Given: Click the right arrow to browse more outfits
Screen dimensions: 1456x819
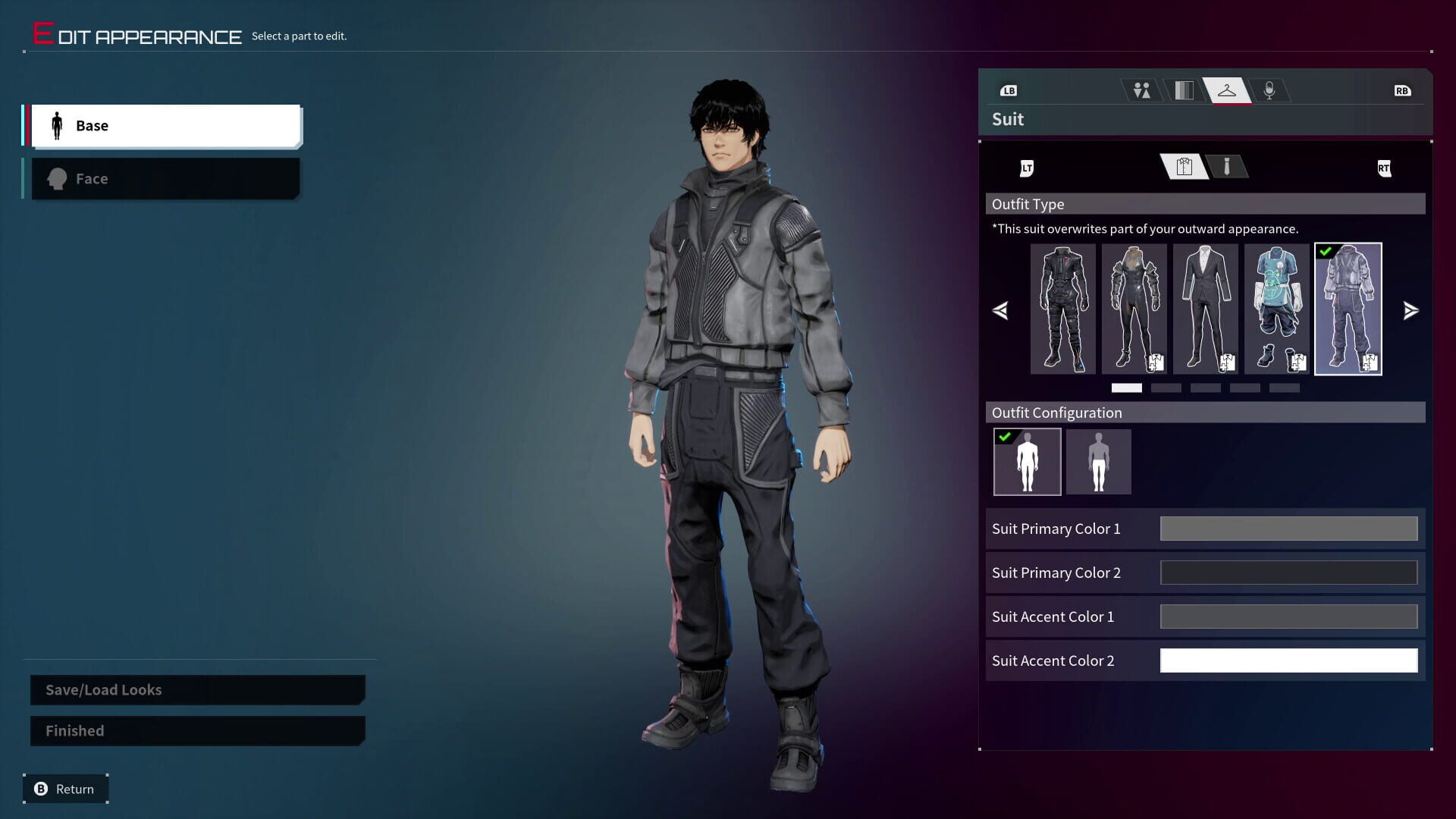Looking at the screenshot, I should click(x=1410, y=309).
